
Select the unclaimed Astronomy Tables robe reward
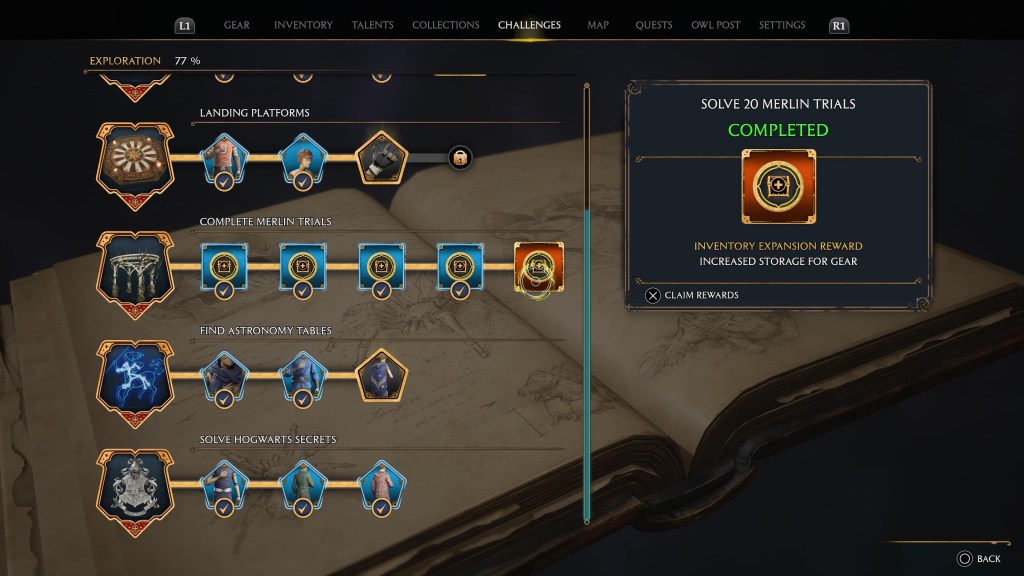click(x=382, y=375)
